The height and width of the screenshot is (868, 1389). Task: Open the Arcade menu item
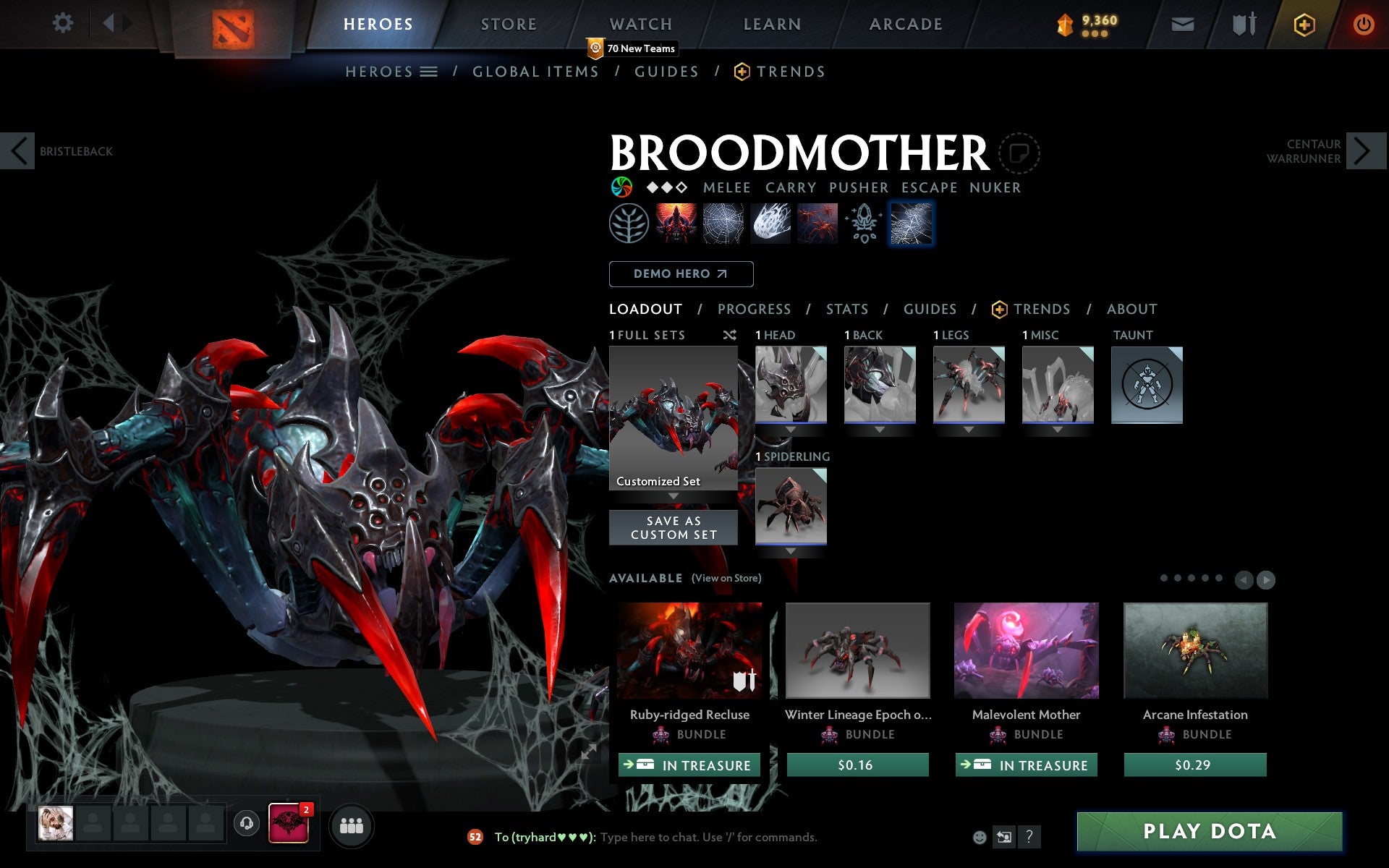[x=905, y=24]
